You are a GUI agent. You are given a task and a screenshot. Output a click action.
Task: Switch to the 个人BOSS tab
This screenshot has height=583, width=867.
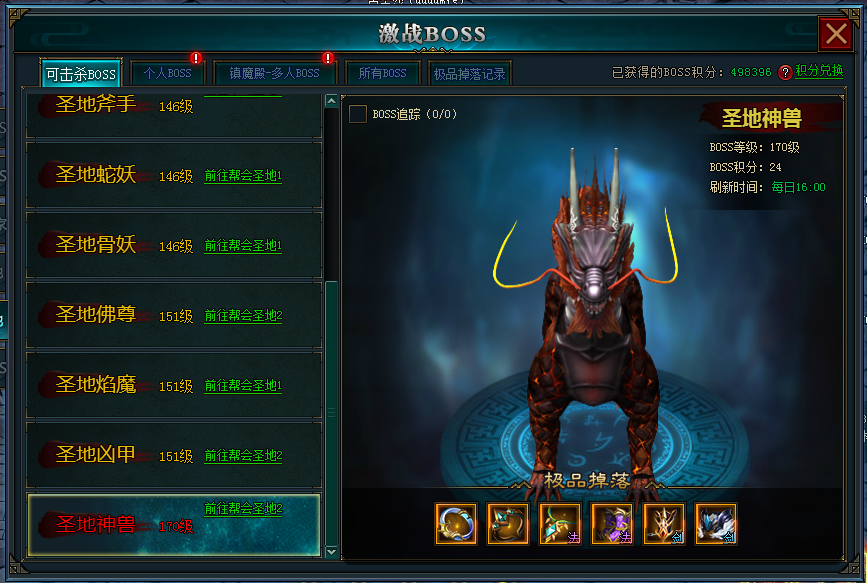point(167,74)
